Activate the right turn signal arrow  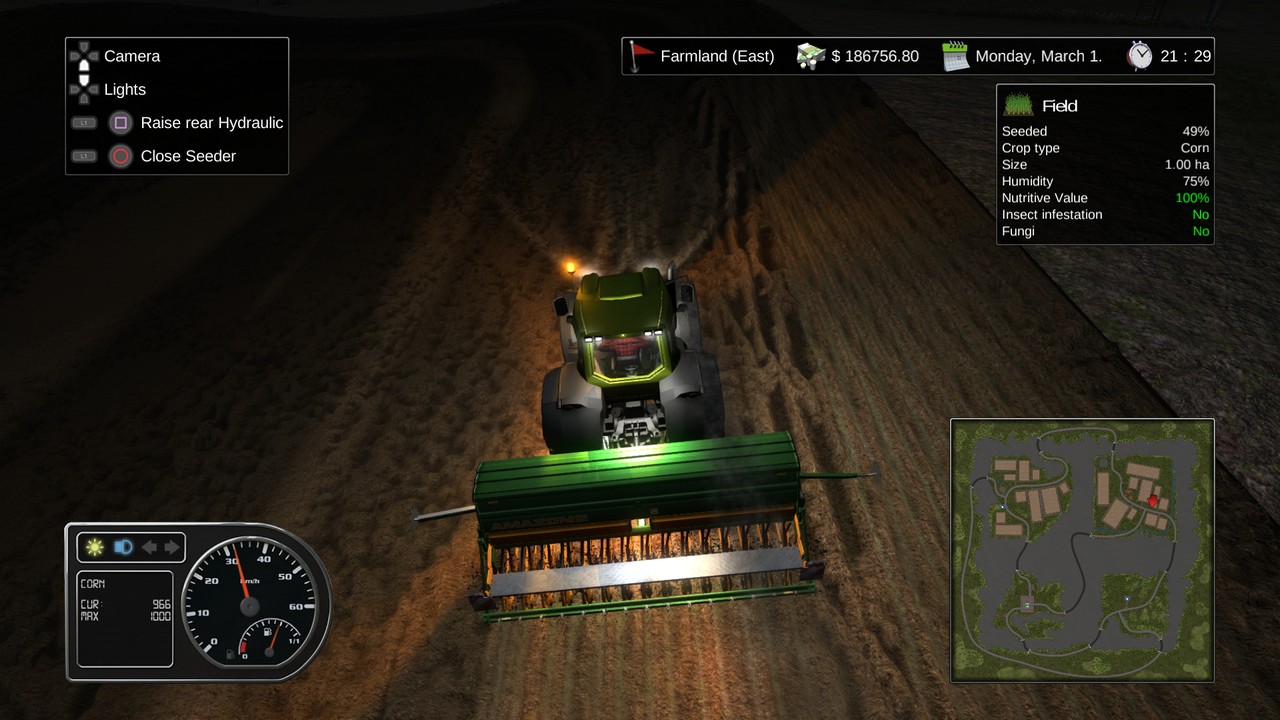pos(172,547)
